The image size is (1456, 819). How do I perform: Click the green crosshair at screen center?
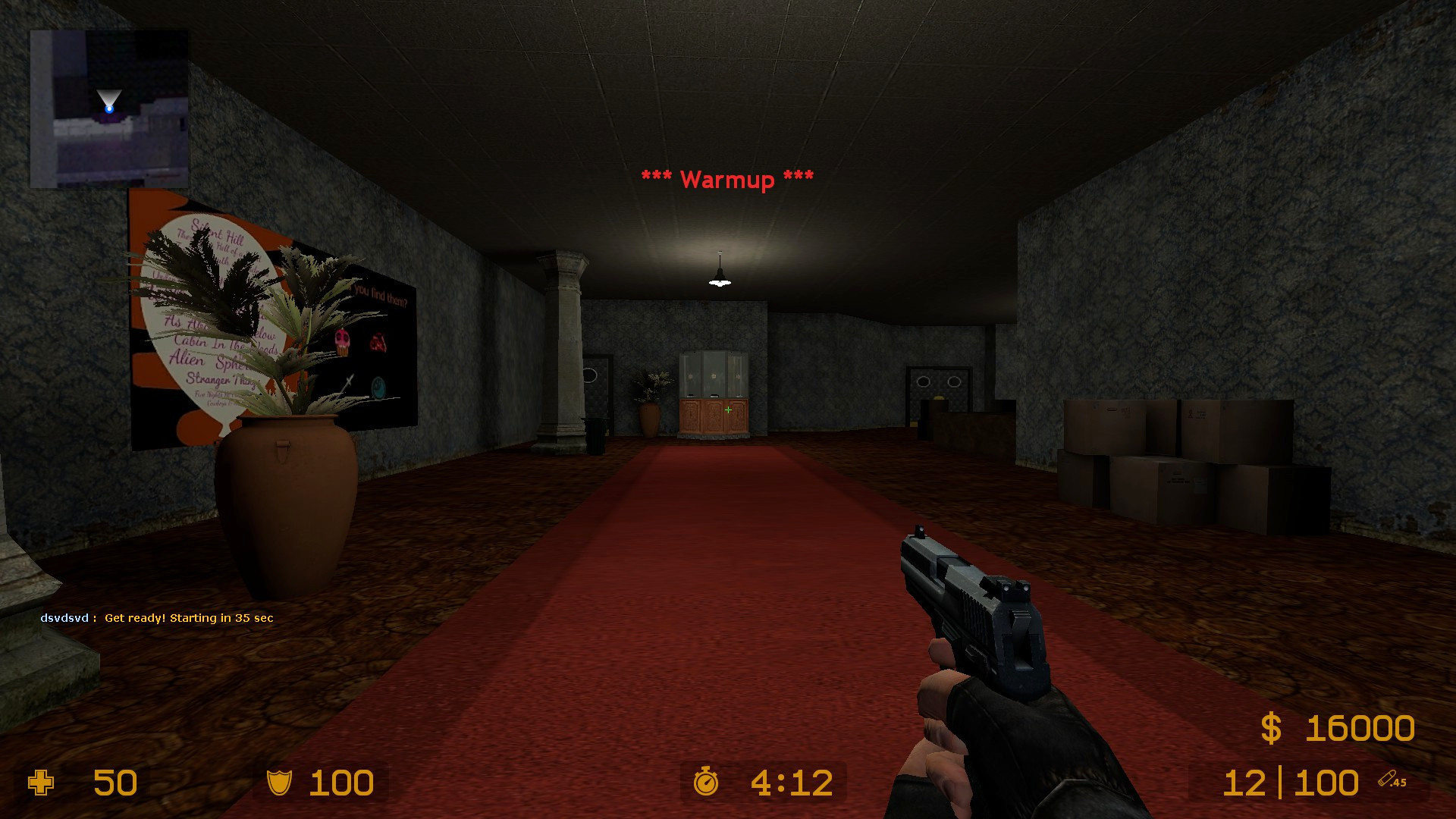pyautogui.click(x=727, y=409)
